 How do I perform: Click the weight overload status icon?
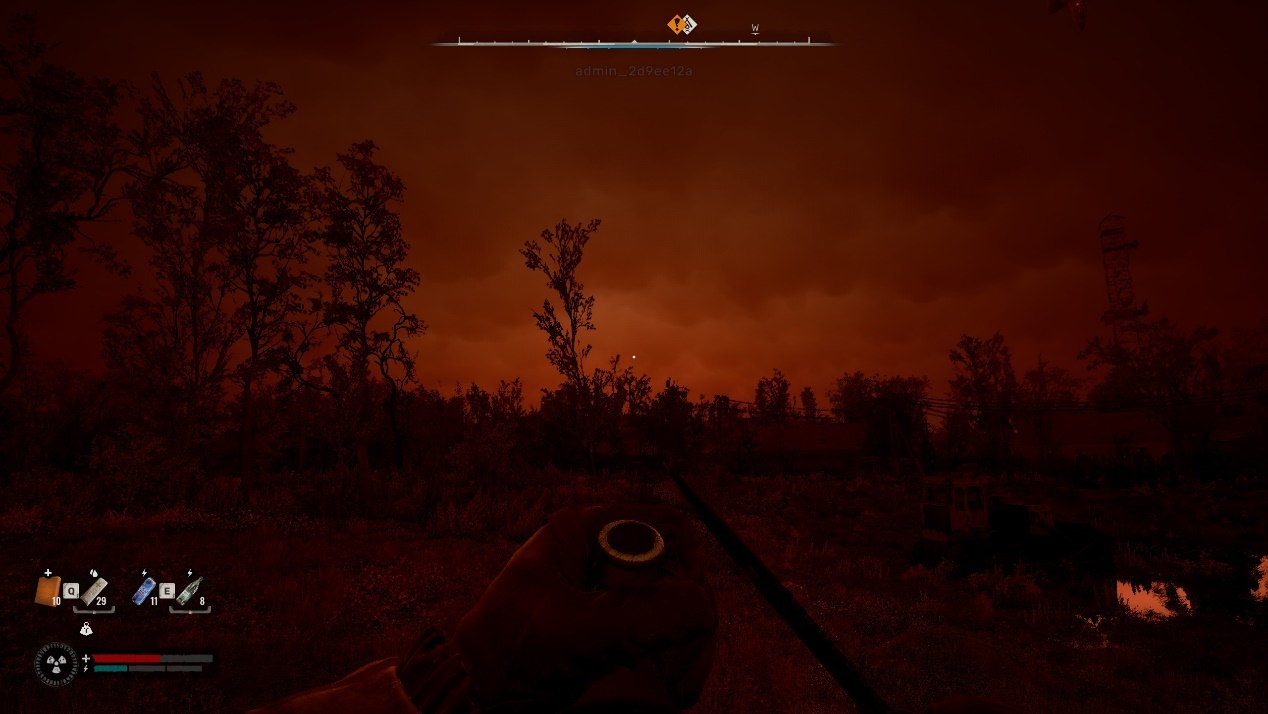[86, 629]
